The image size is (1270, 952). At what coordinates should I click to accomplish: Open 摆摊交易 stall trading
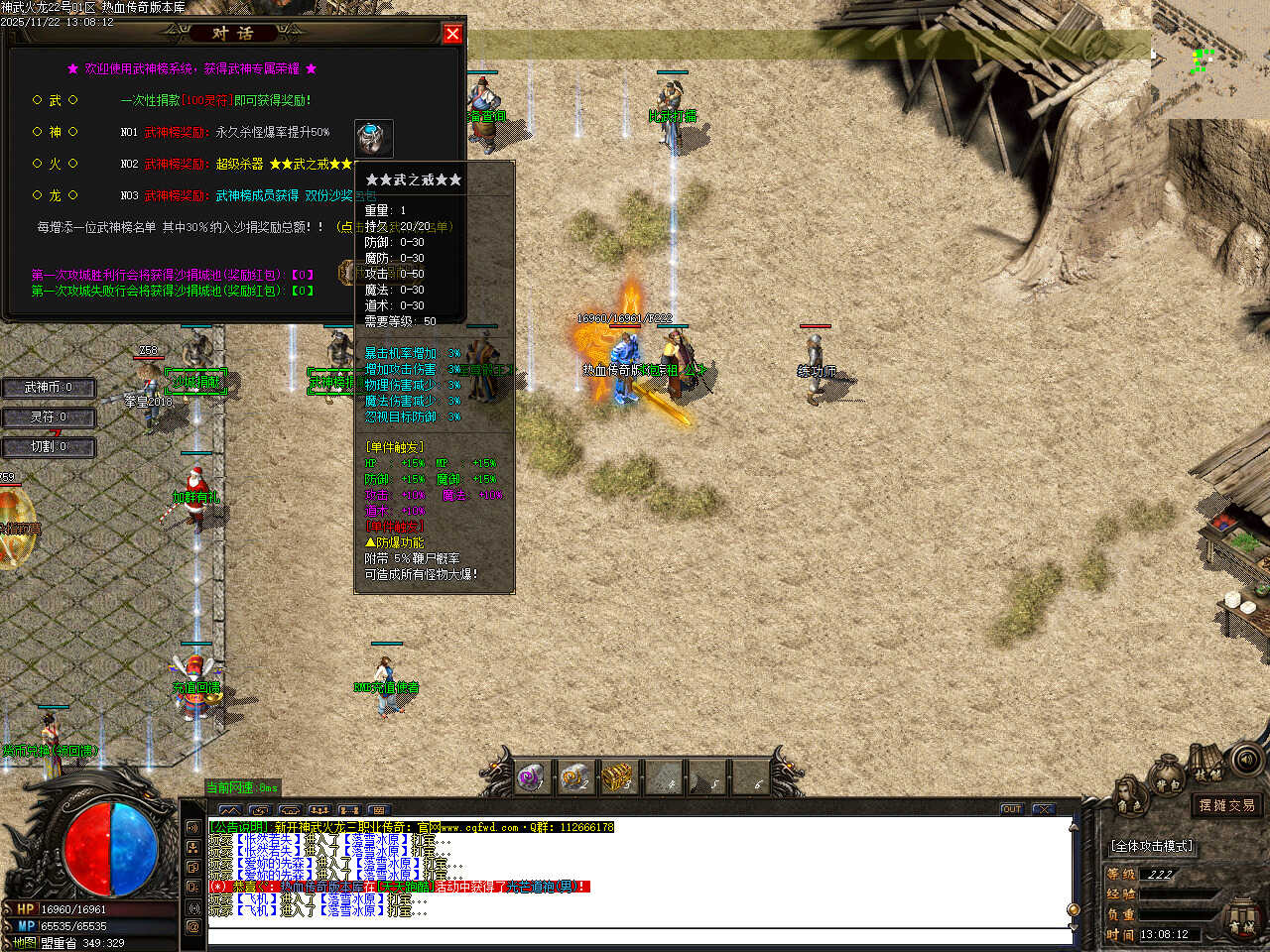coord(1226,805)
